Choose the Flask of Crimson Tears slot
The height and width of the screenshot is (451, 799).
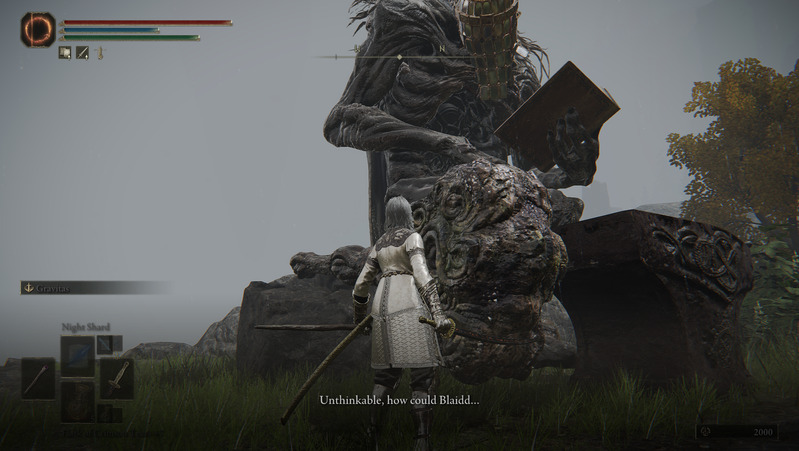tap(78, 402)
